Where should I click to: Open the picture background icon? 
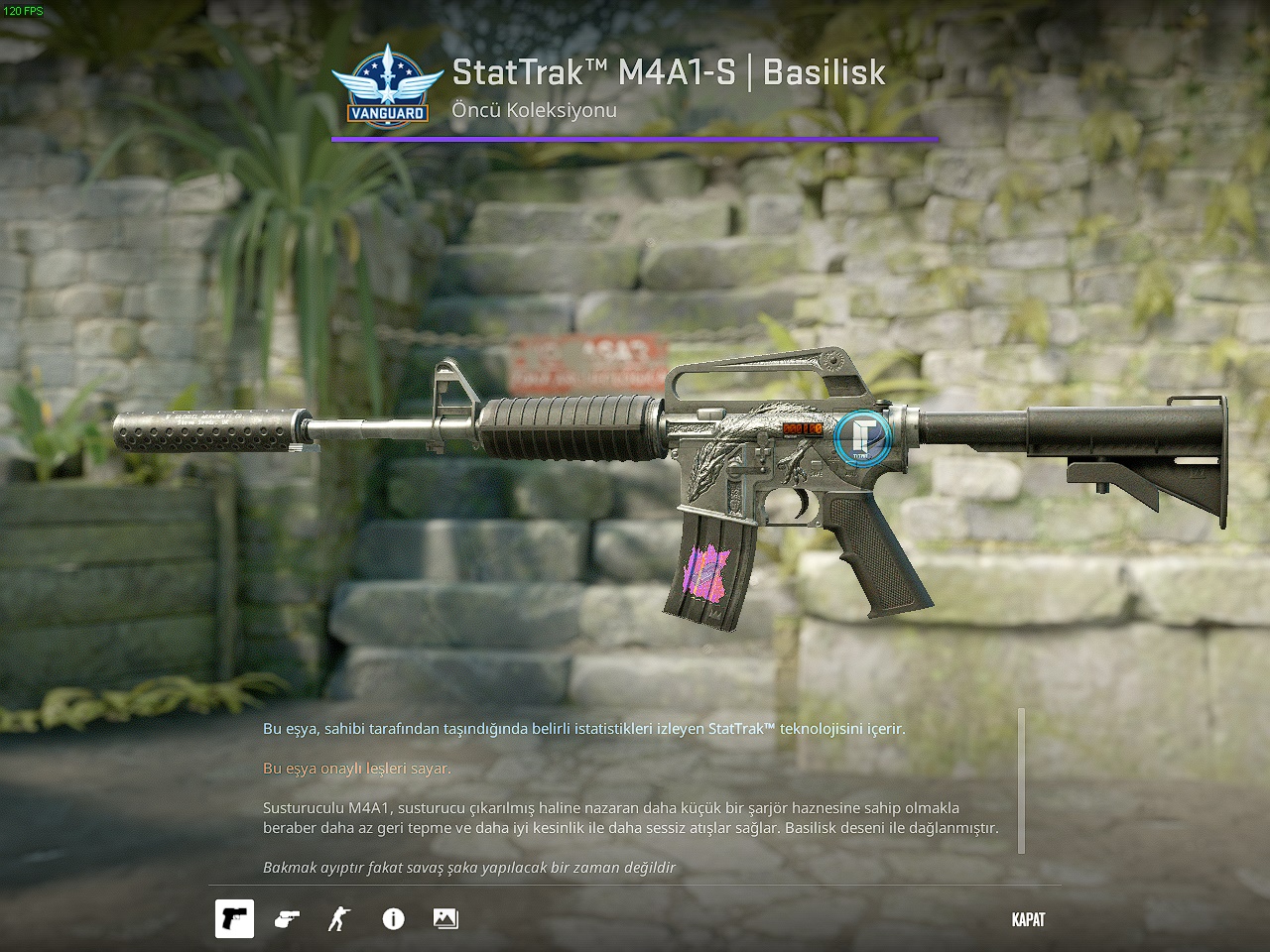click(x=445, y=919)
